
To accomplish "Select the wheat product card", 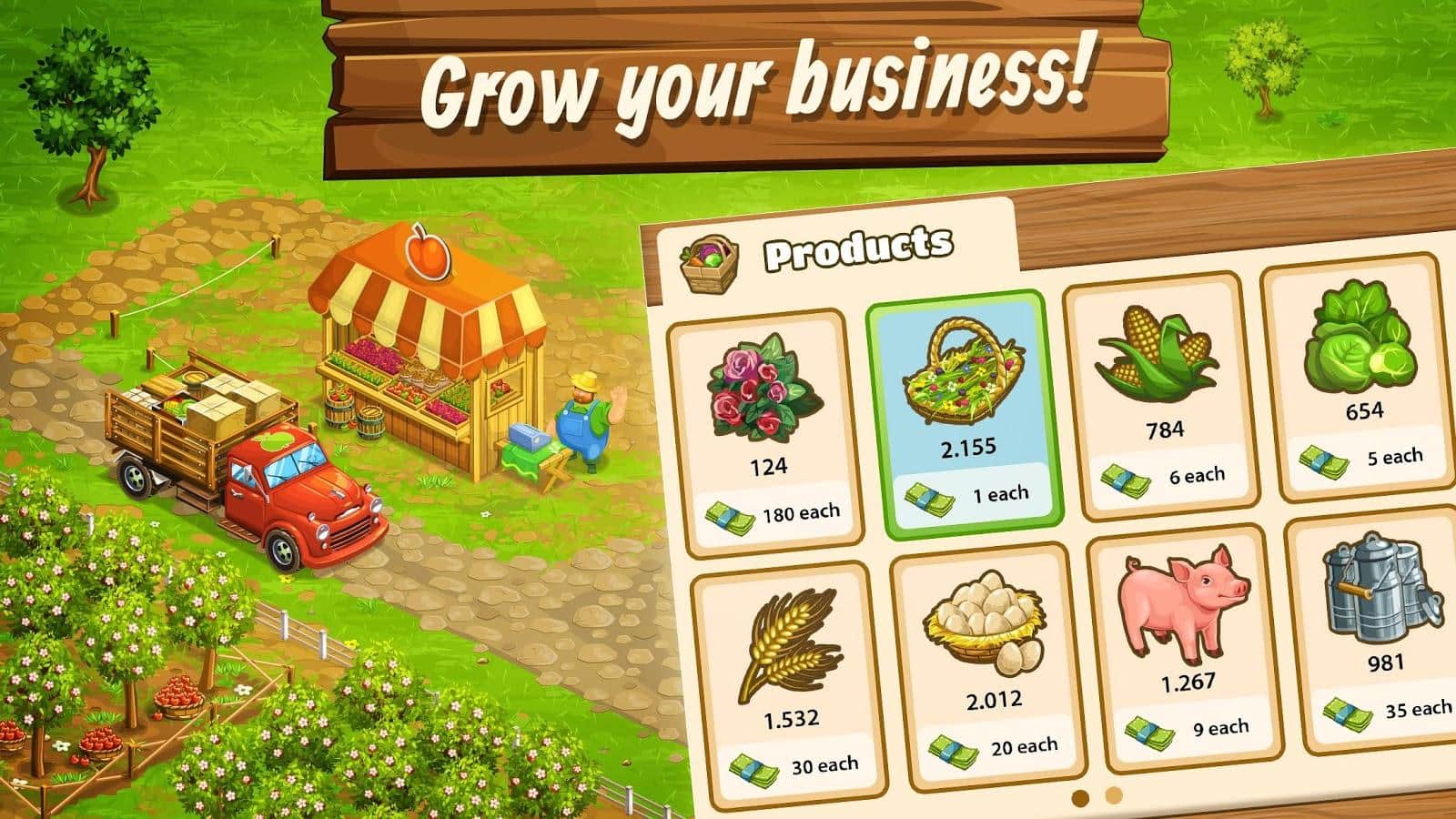I will coord(787,681).
